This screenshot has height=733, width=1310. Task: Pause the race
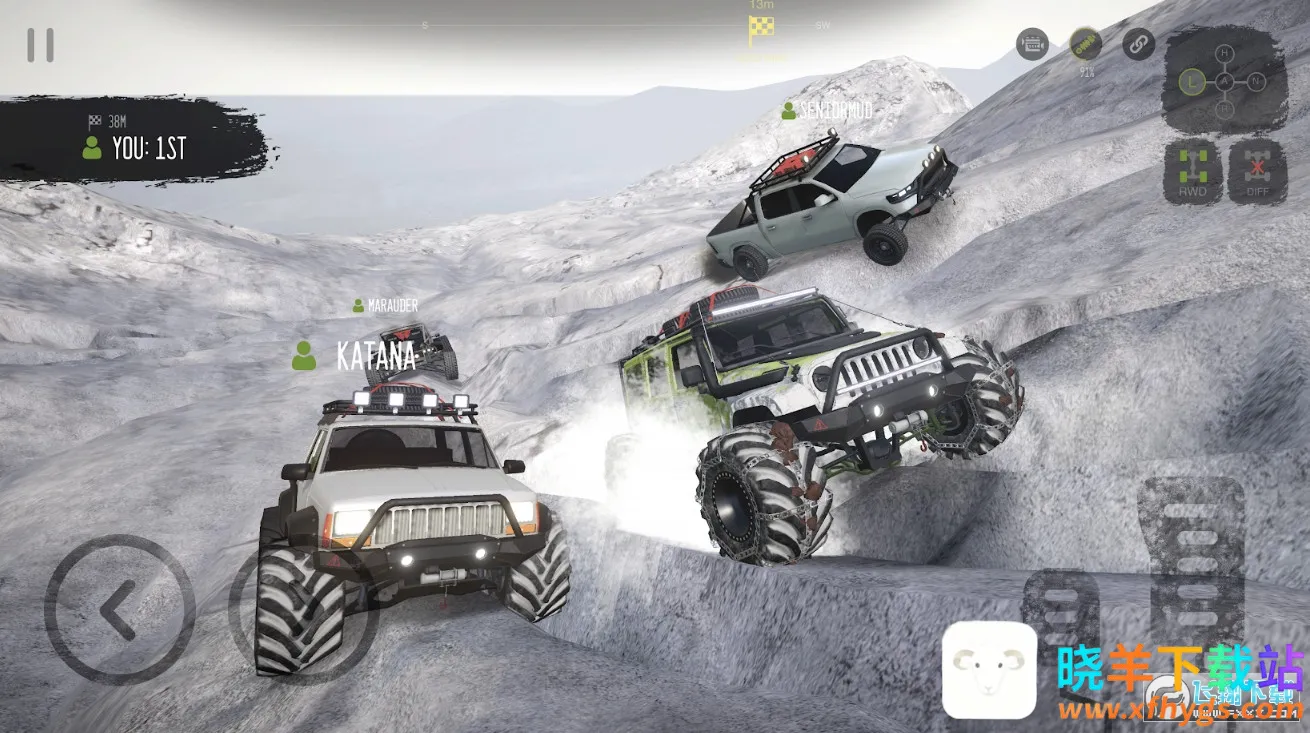point(41,45)
